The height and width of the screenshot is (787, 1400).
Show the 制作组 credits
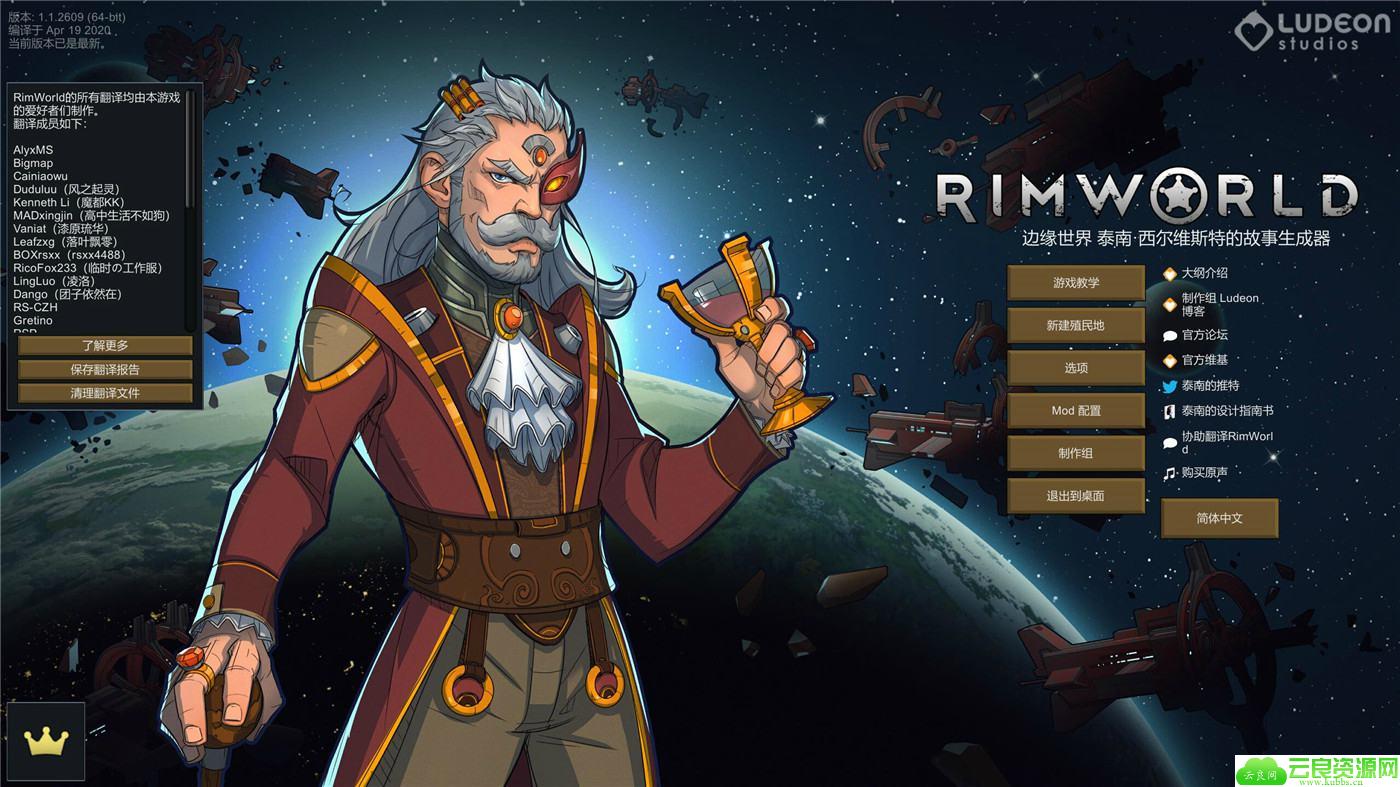[x=1075, y=453]
